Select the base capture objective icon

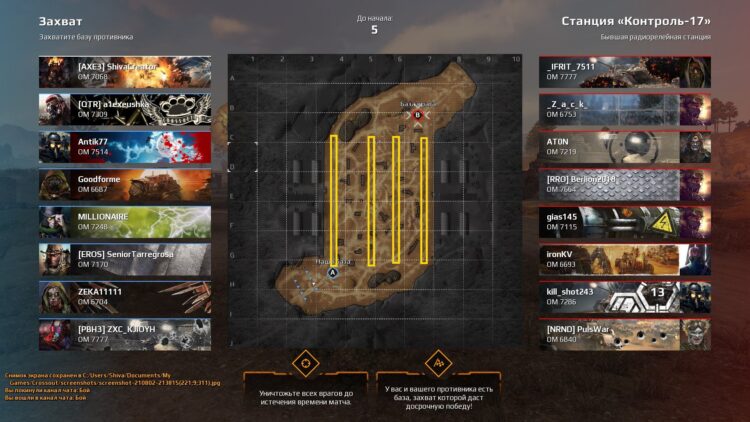pyautogui.click(x=436, y=362)
